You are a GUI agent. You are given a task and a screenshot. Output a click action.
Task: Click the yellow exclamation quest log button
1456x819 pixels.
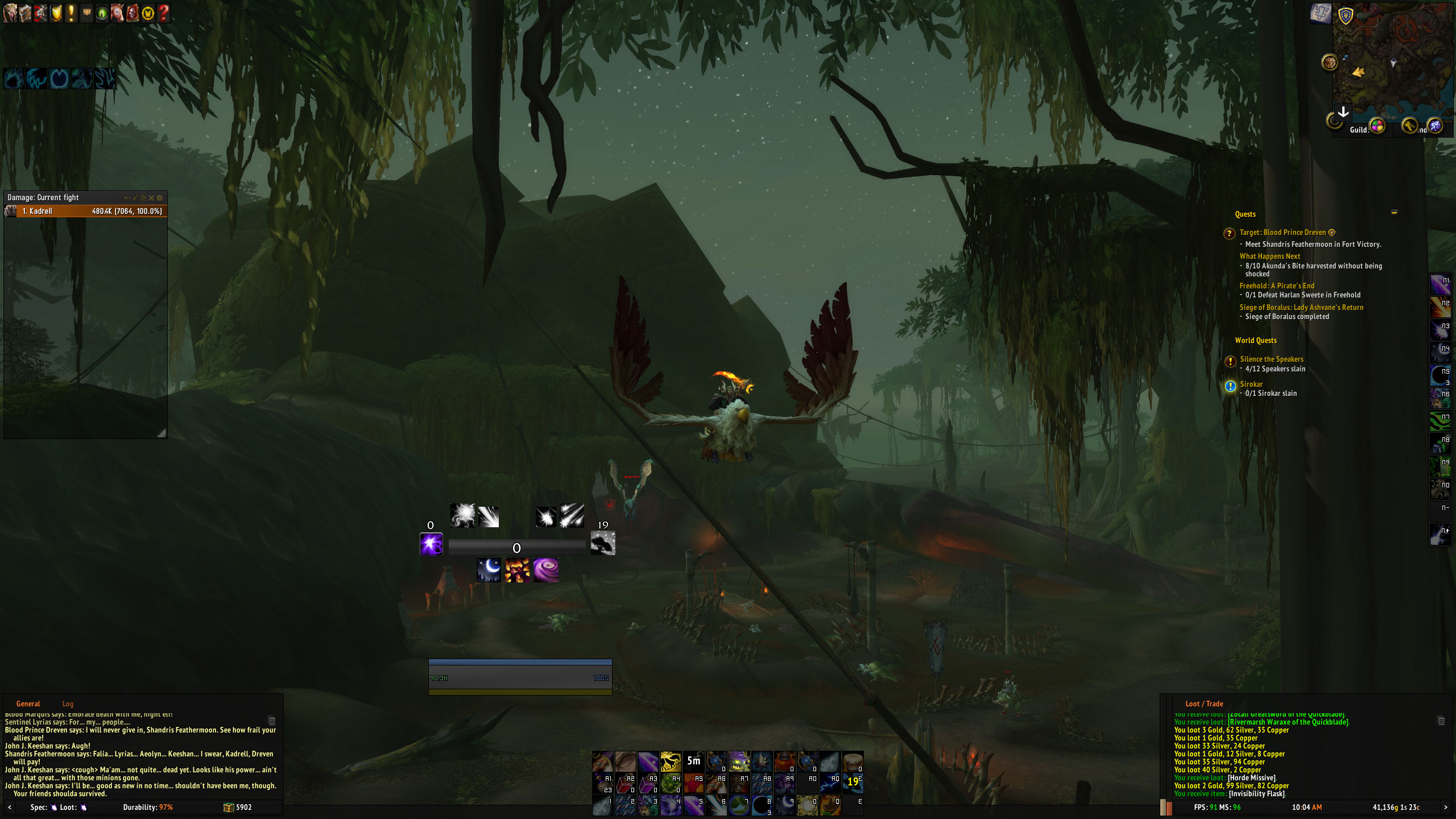coord(71,13)
